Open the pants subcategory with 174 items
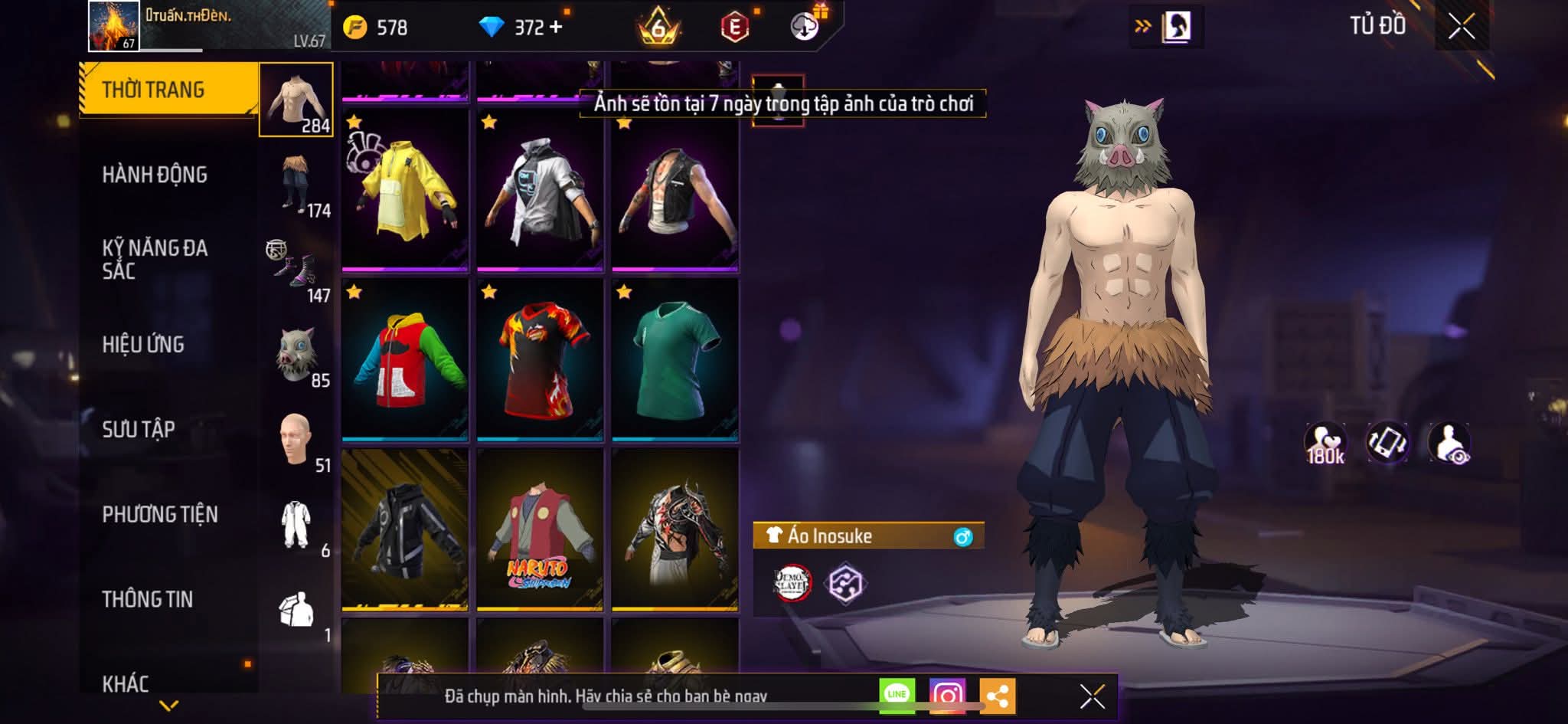The width and height of the screenshot is (1568, 724). coord(298,185)
